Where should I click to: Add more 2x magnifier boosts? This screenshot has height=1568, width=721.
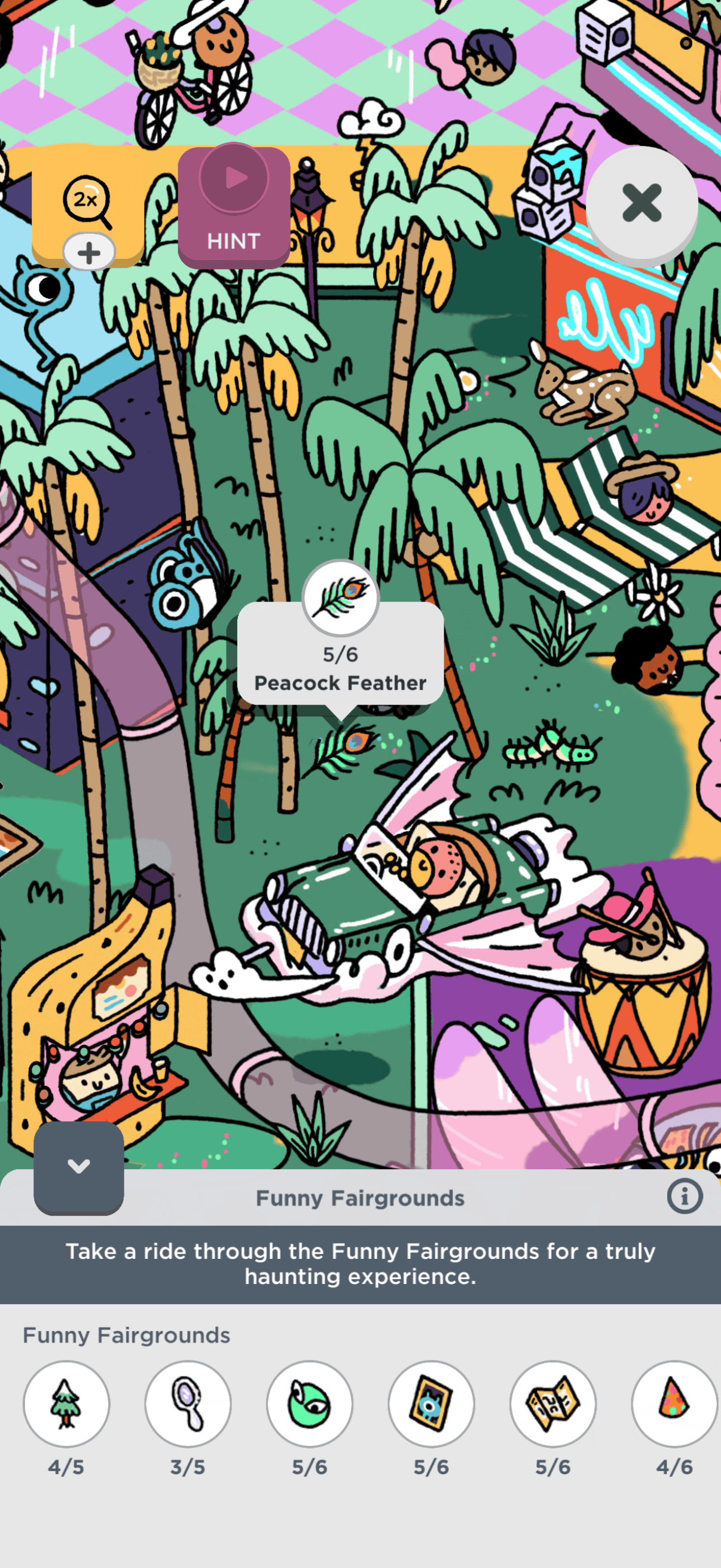pos(89,252)
